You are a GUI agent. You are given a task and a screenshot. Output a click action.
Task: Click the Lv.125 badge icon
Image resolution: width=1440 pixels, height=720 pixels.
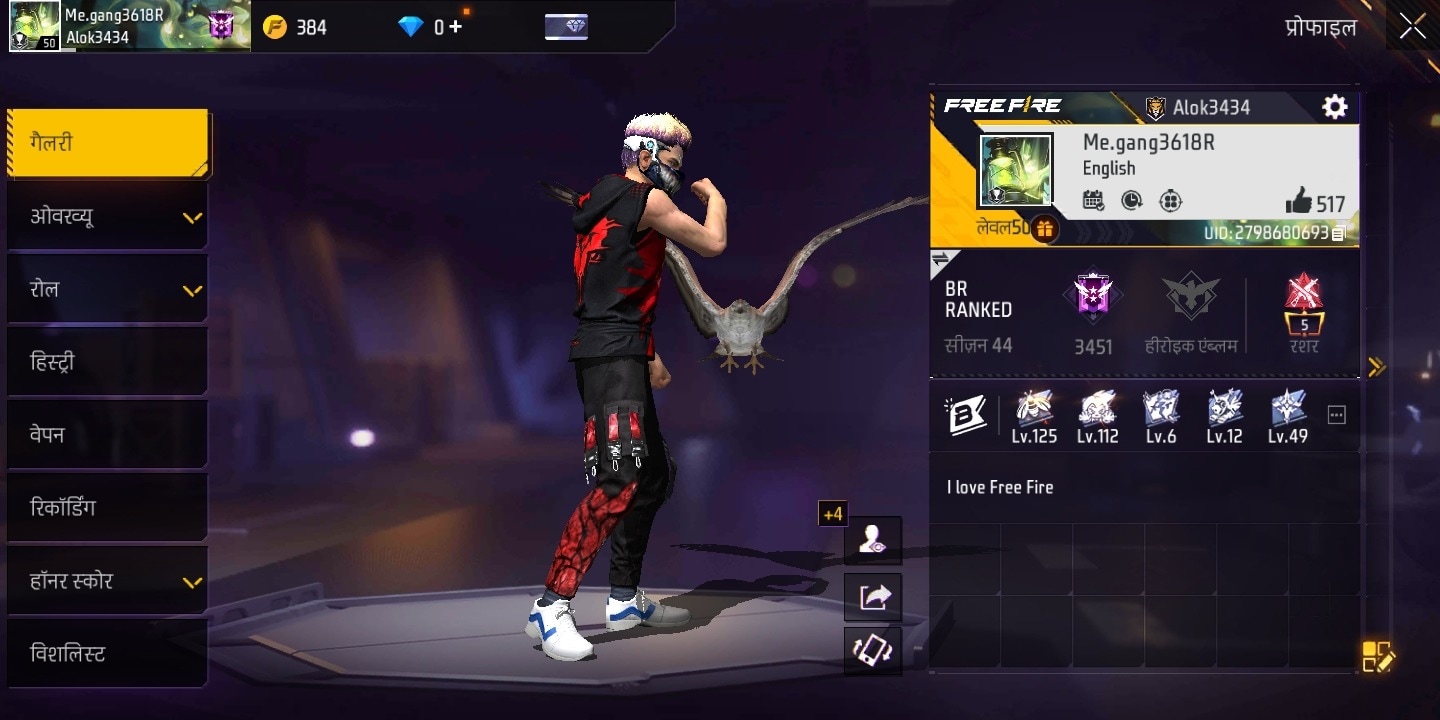point(1034,409)
